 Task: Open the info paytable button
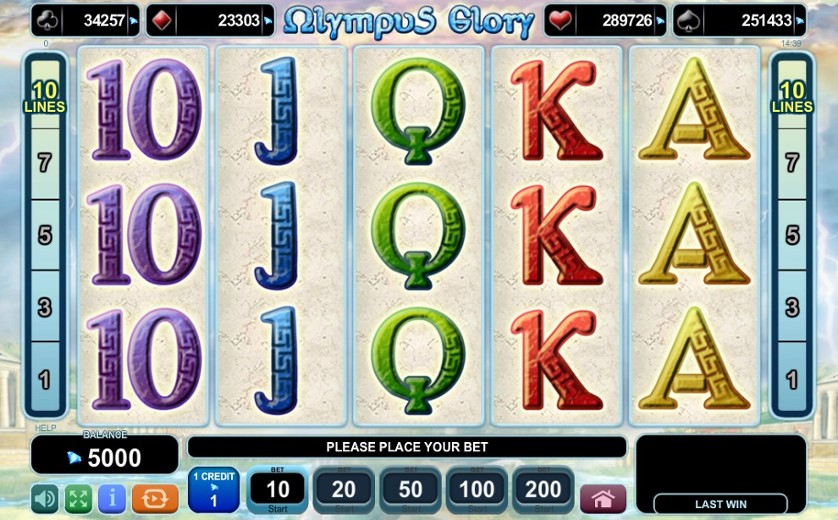112,498
